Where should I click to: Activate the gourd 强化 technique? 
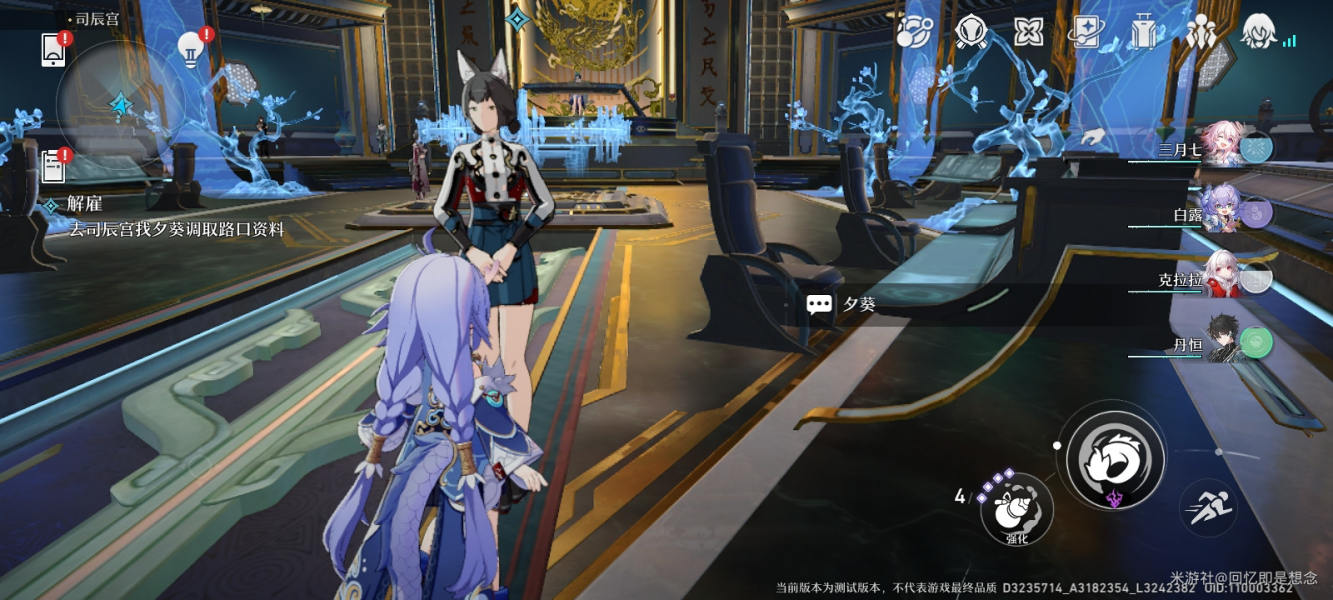point(1016,510)
